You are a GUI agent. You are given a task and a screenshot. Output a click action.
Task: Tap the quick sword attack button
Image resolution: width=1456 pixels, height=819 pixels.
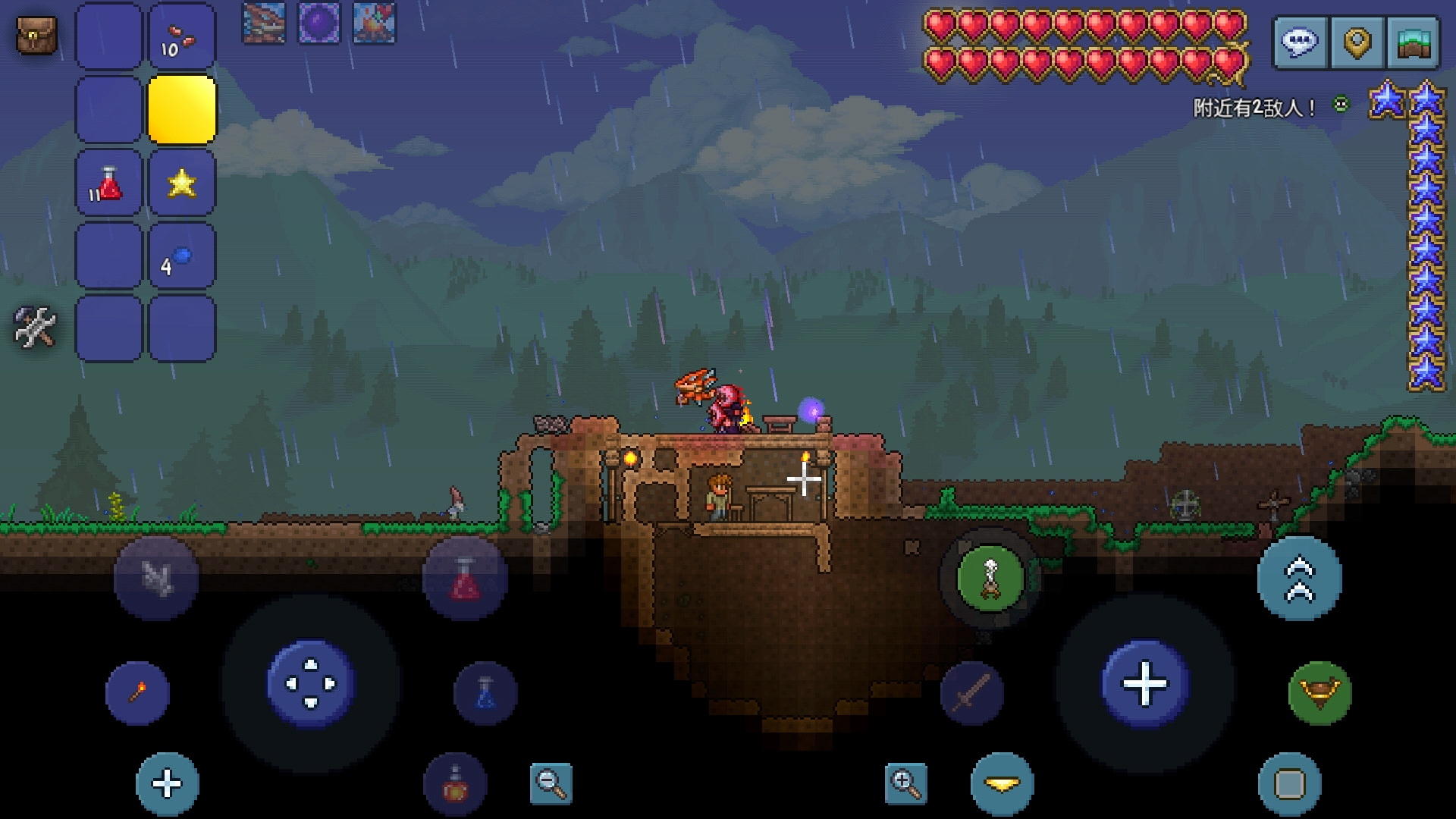971,692
